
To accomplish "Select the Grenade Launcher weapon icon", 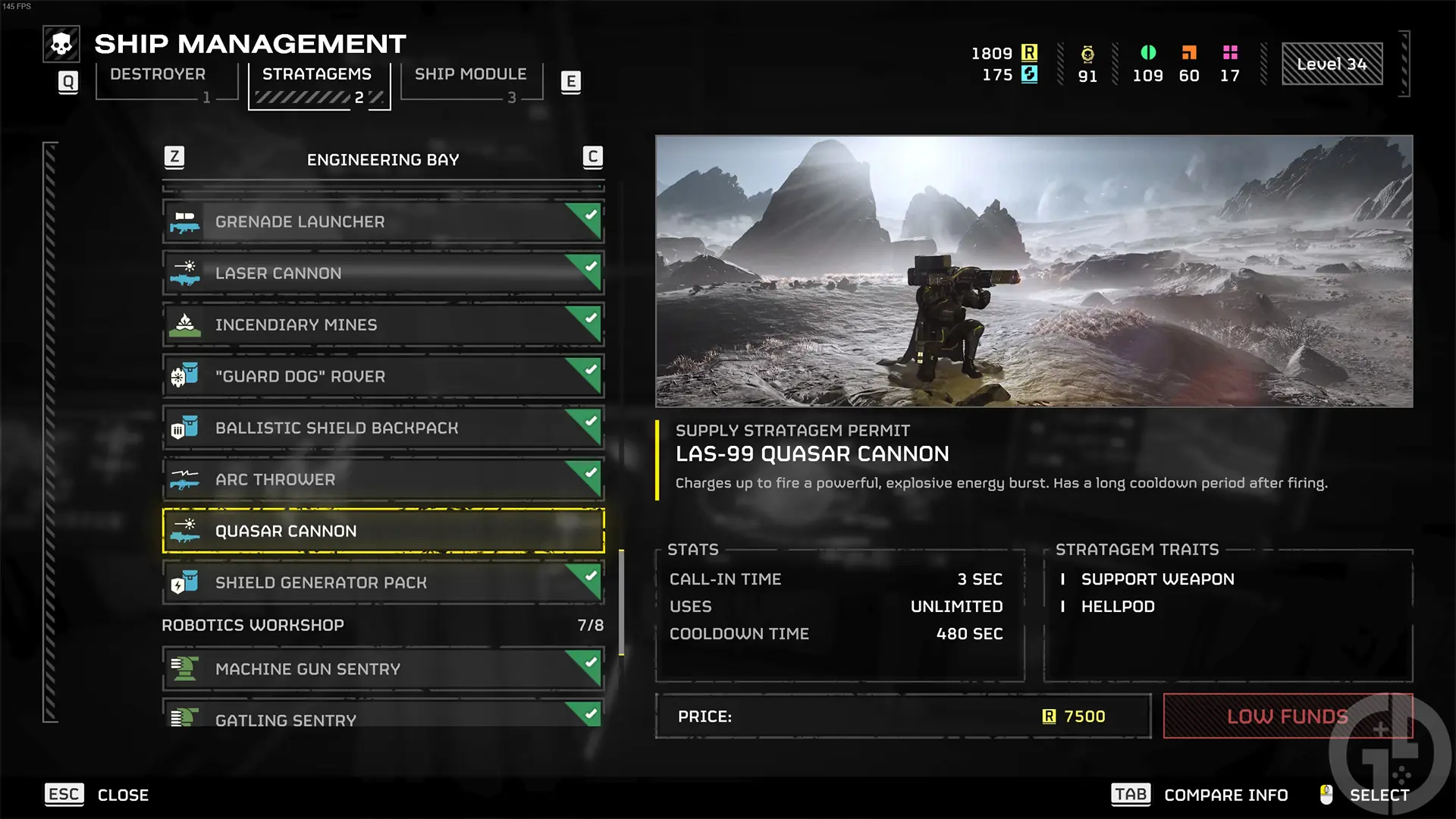I will pyautogui.click(x=184, y=221).
